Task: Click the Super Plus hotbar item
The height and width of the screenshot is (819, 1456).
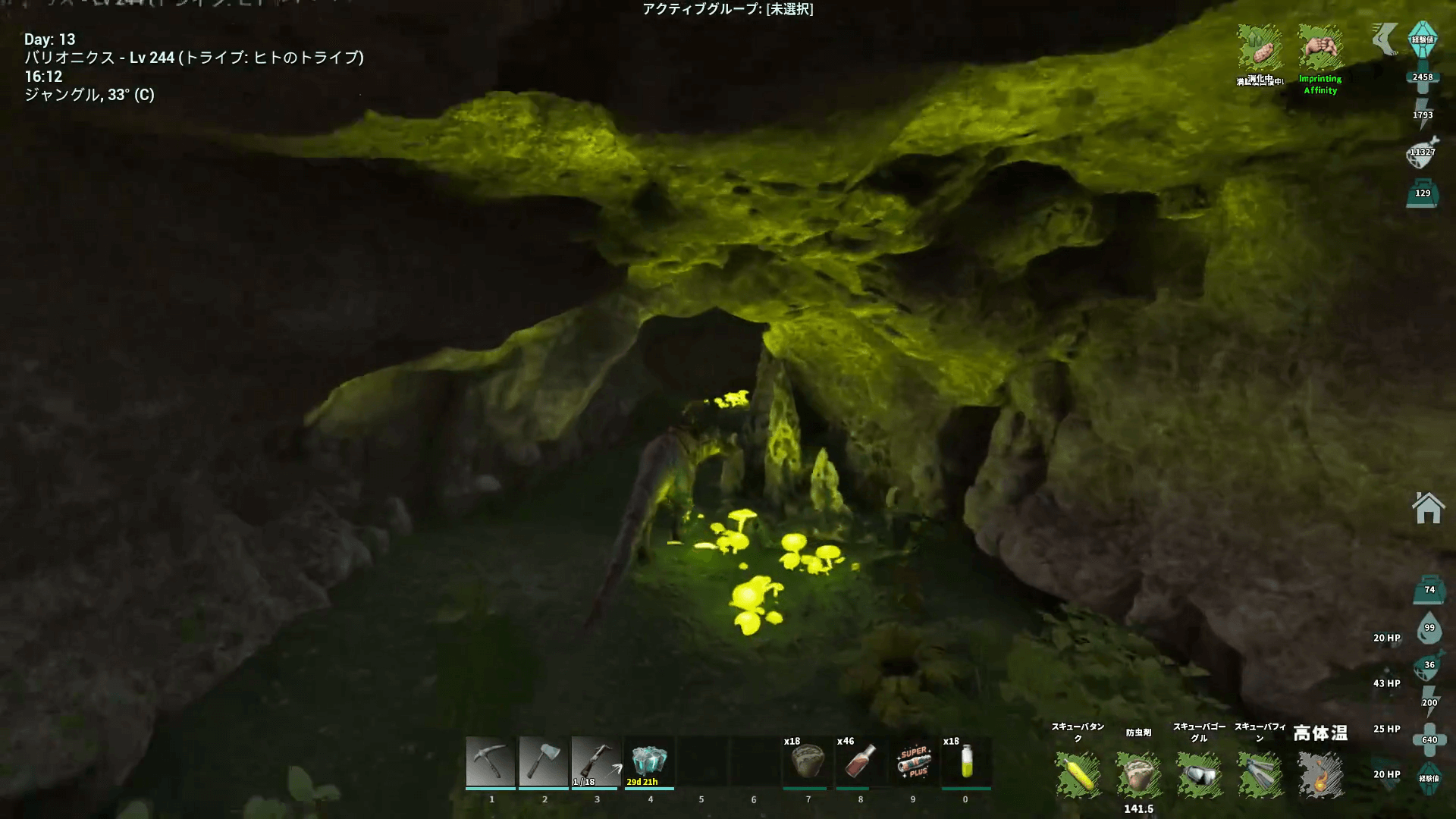Action: click(x=914, y=761)
